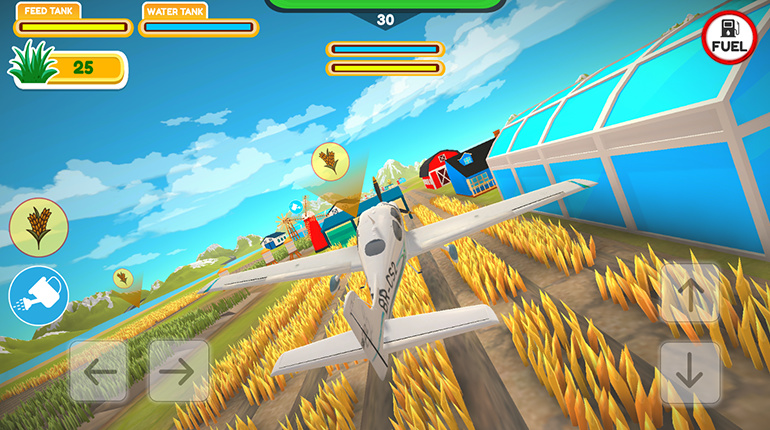
Task: Click the up arrow control
Action: coord(690,293)
